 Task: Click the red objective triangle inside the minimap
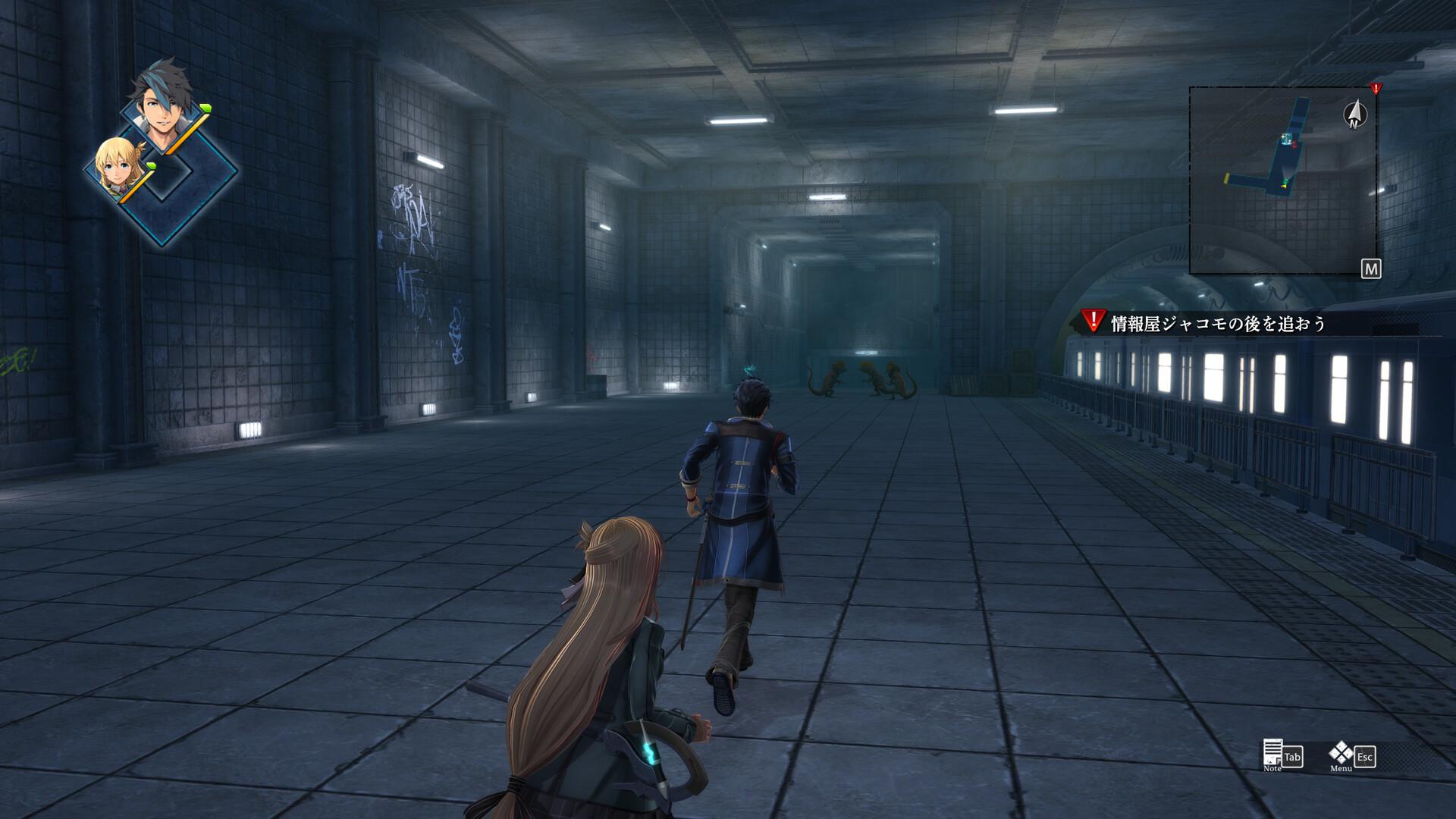click(x=1294, y=144)
